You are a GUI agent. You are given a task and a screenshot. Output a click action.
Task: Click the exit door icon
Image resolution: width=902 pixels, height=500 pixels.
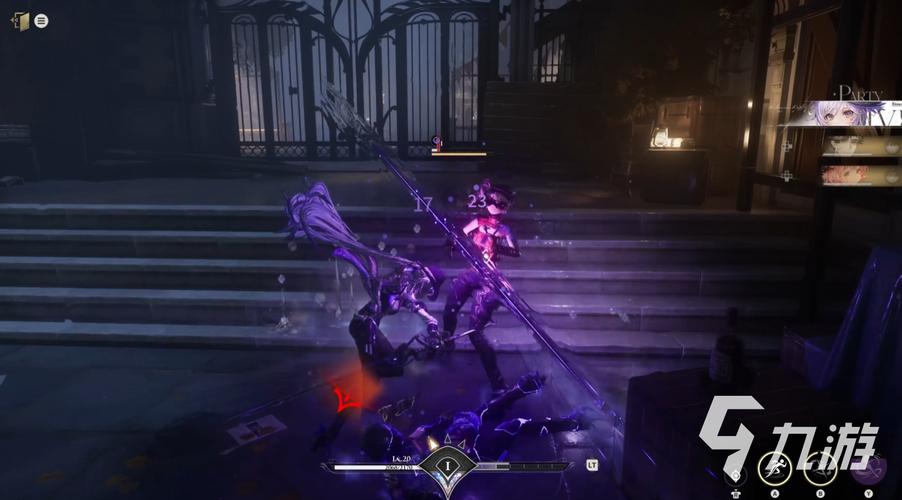point(19,20)
